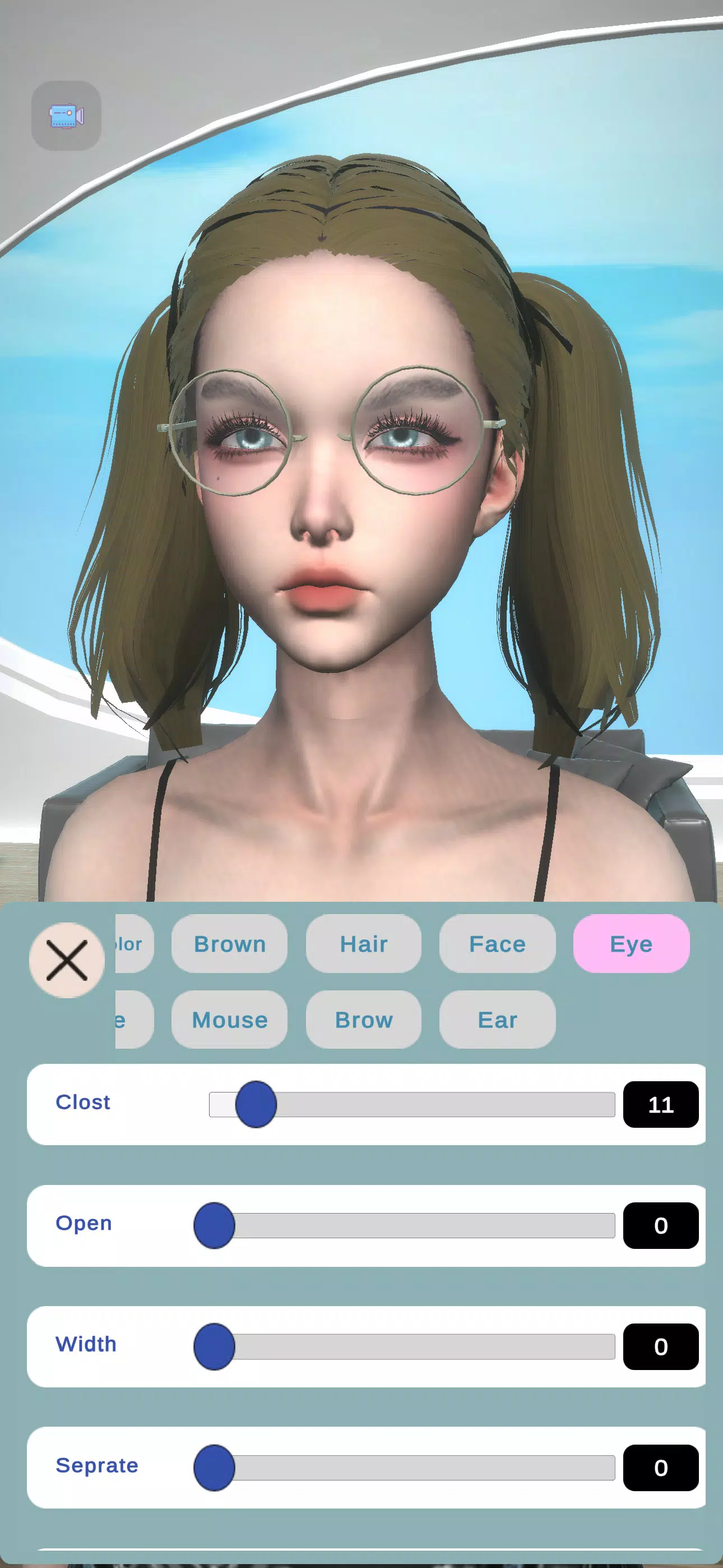Select the Eye category
Image resolution: width=723 pixels, height=1568 pixels.
click(631, 944)
